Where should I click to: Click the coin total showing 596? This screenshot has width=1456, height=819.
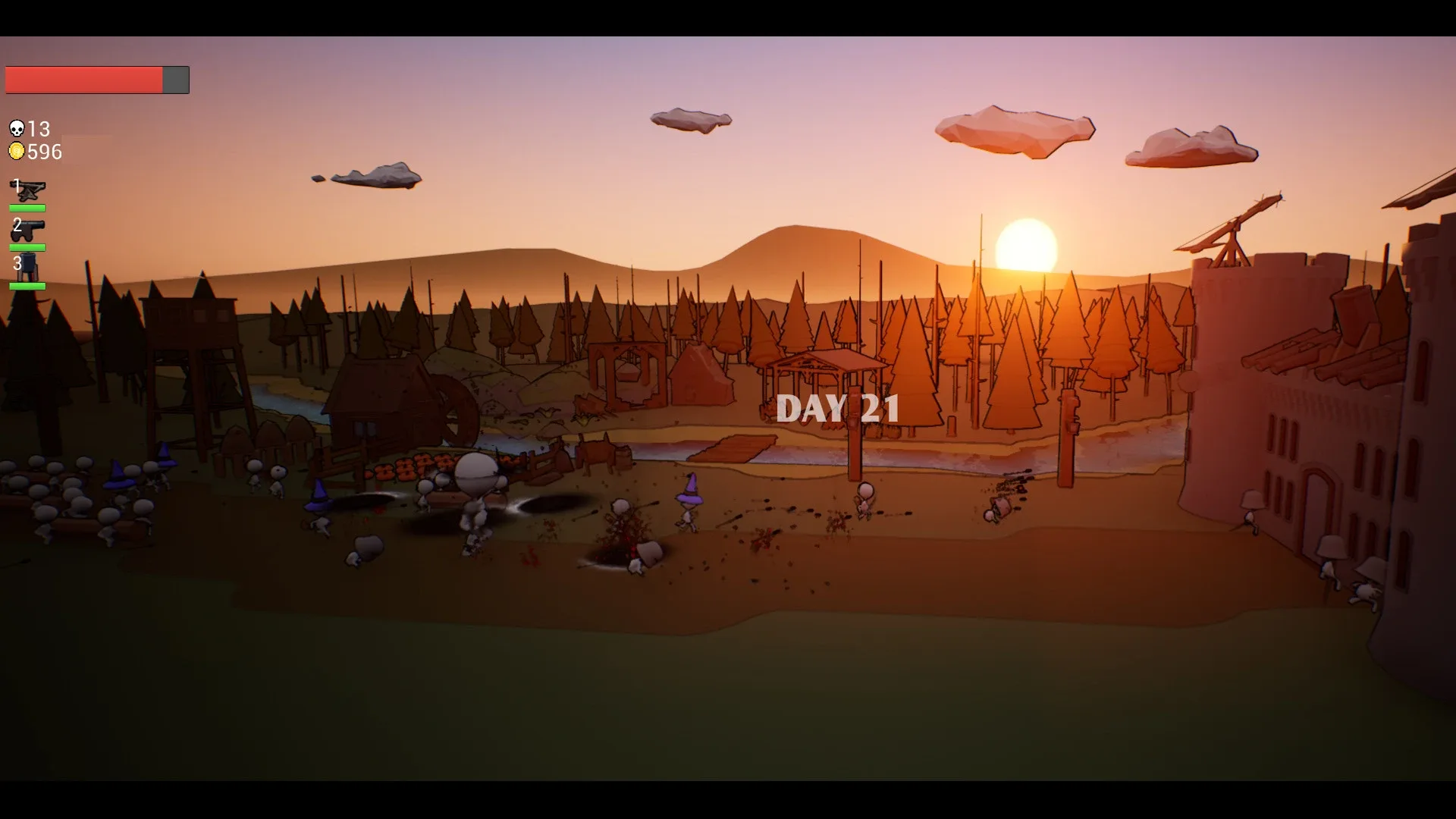click(x=45, y=151)
